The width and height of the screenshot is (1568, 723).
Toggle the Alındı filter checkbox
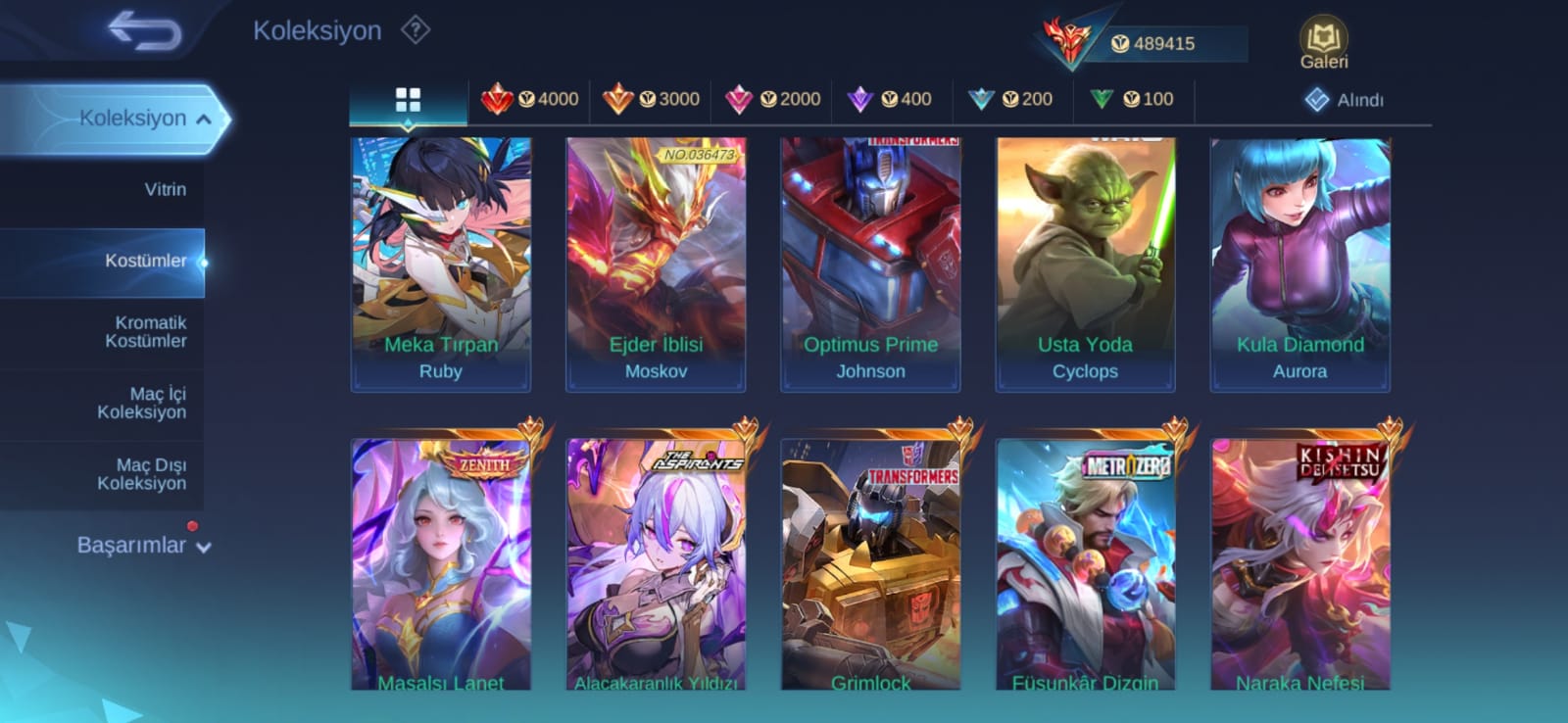coord(1318,99)
